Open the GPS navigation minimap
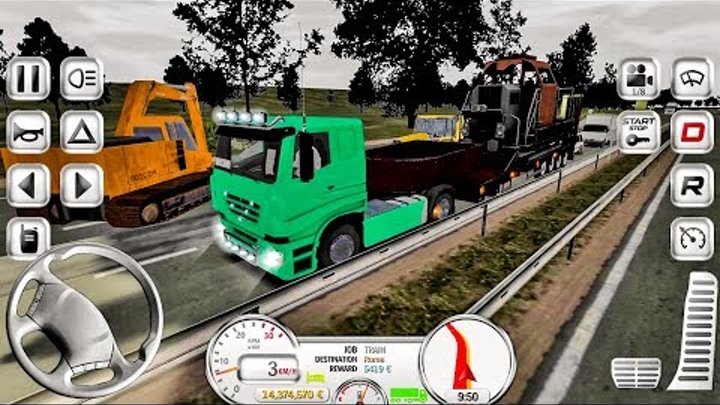720x405 pixels. [x=467, y=360]
